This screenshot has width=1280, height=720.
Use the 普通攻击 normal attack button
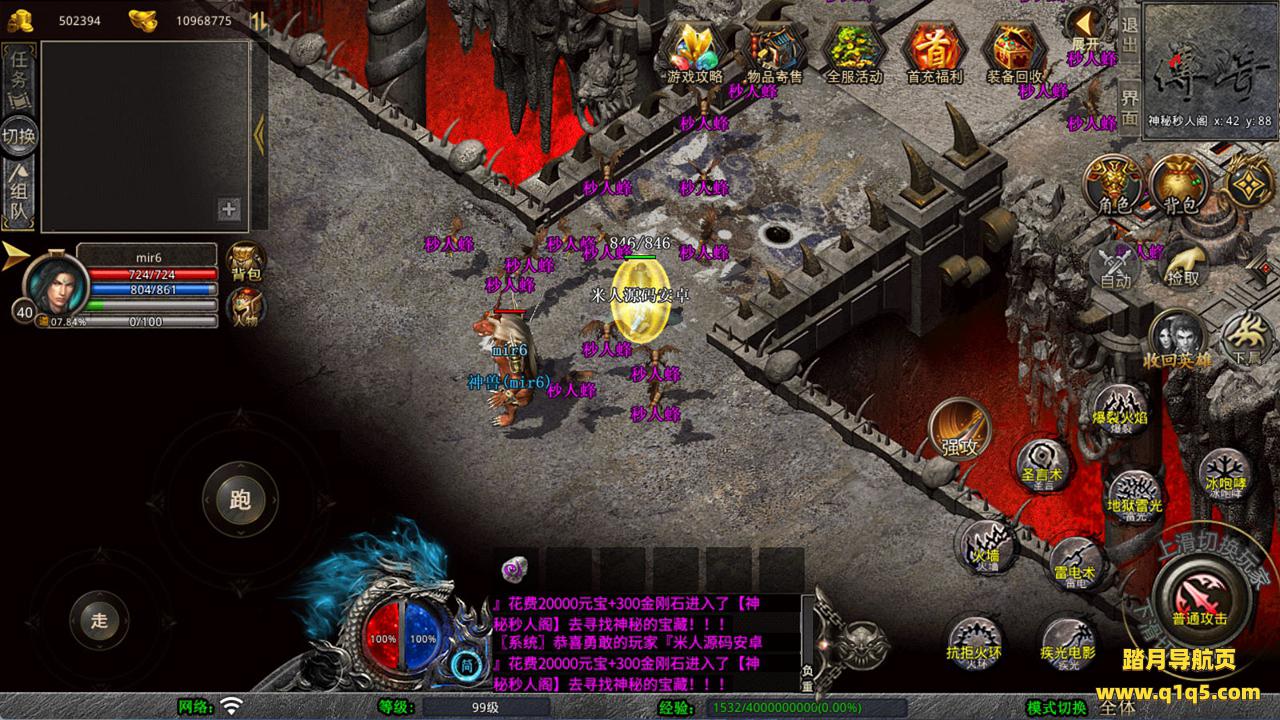(1198, 595)
